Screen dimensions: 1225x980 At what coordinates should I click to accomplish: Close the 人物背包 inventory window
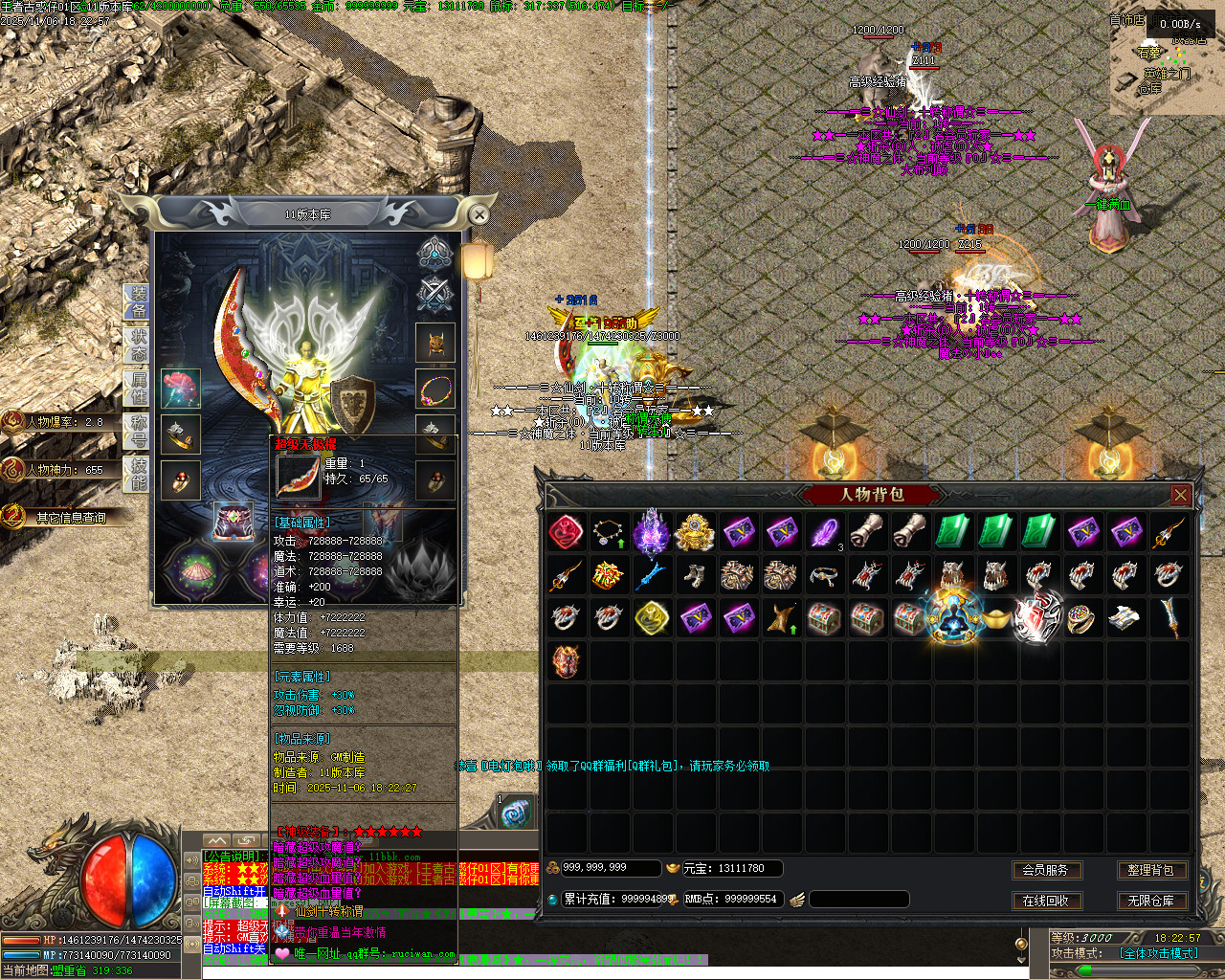pyautogui.click(x=1180, y=495)
